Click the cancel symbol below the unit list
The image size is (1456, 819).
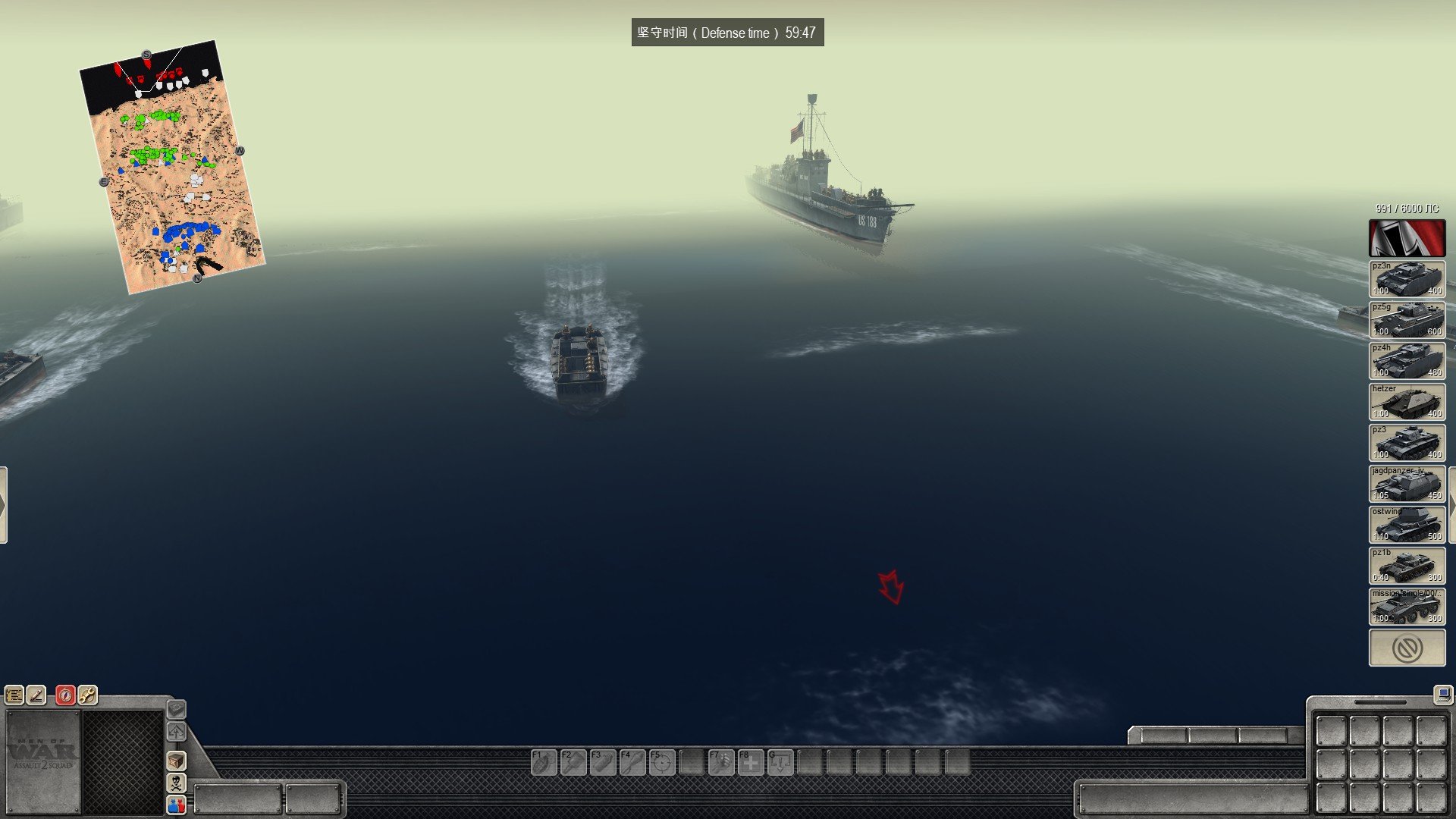(x=1407, y=648)
